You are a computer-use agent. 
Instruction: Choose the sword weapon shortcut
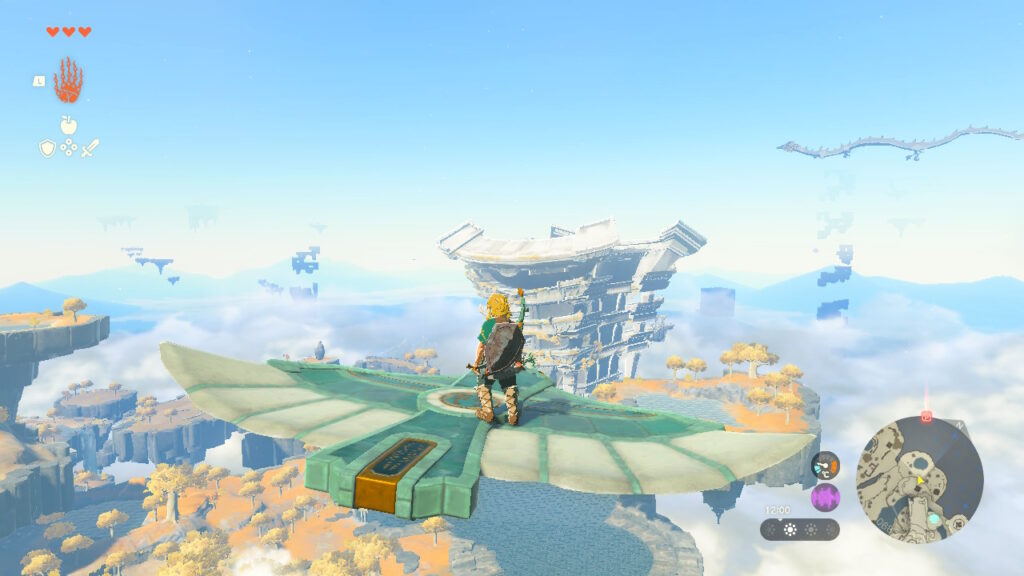click(x=90, y=148)
